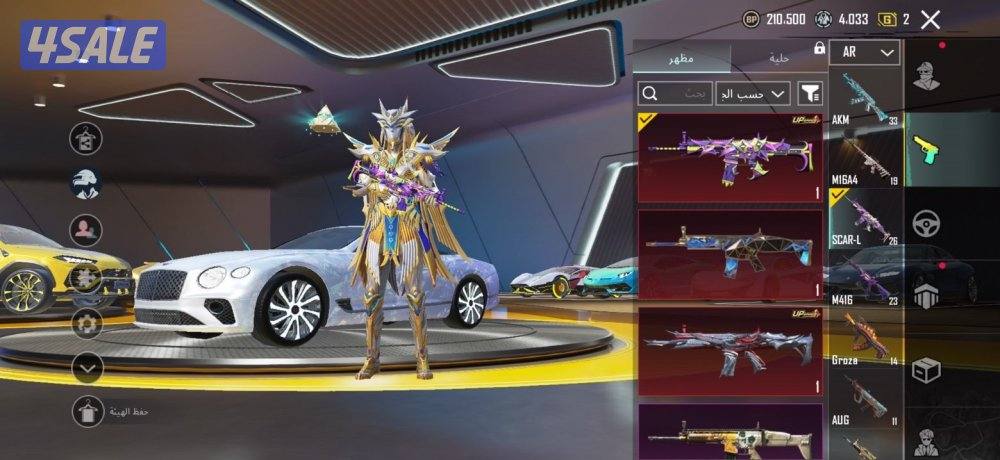Close the inventory with the X button
Viewport: 1000px width, 460px height.
click(930, 19)
